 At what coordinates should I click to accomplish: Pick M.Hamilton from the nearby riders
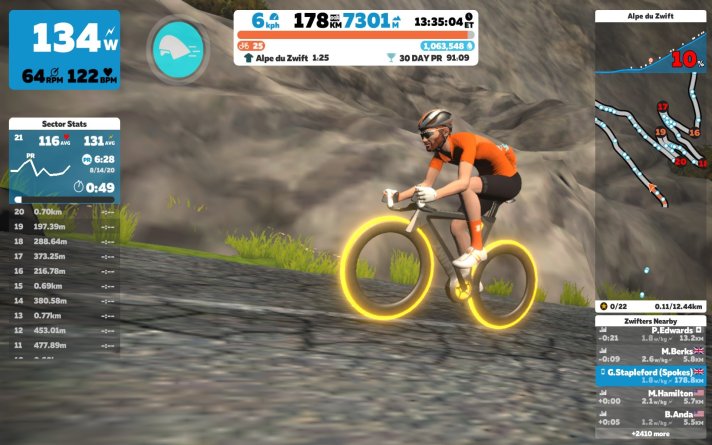[x=651, y=396]
